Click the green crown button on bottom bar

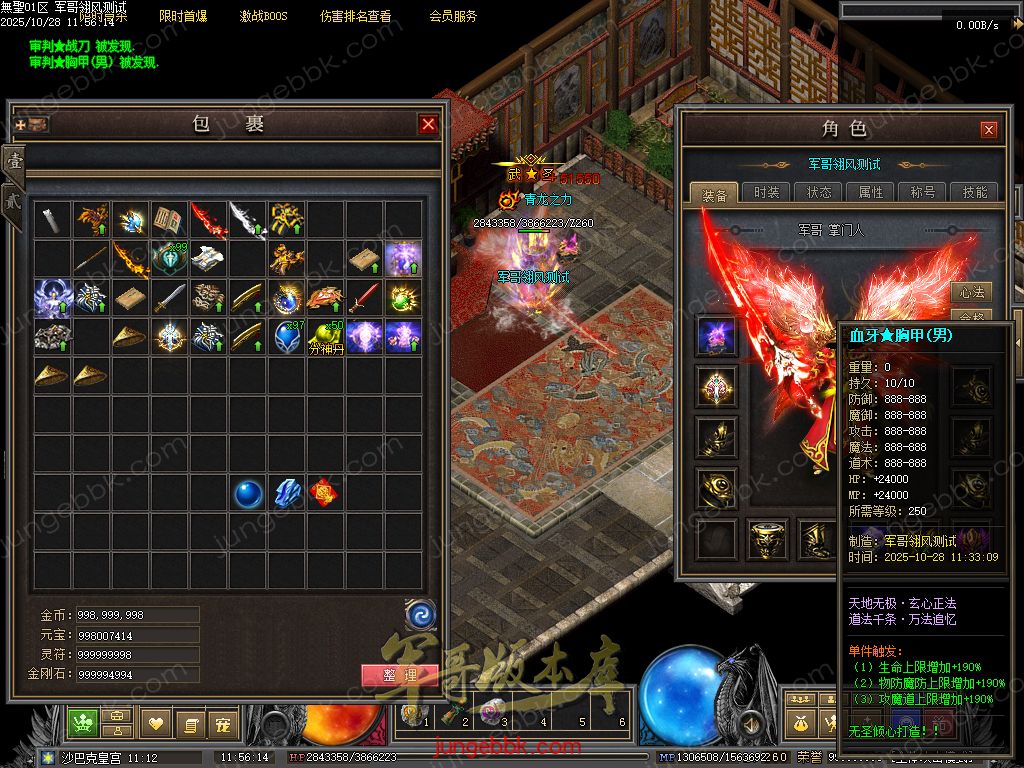coord(82,721)
